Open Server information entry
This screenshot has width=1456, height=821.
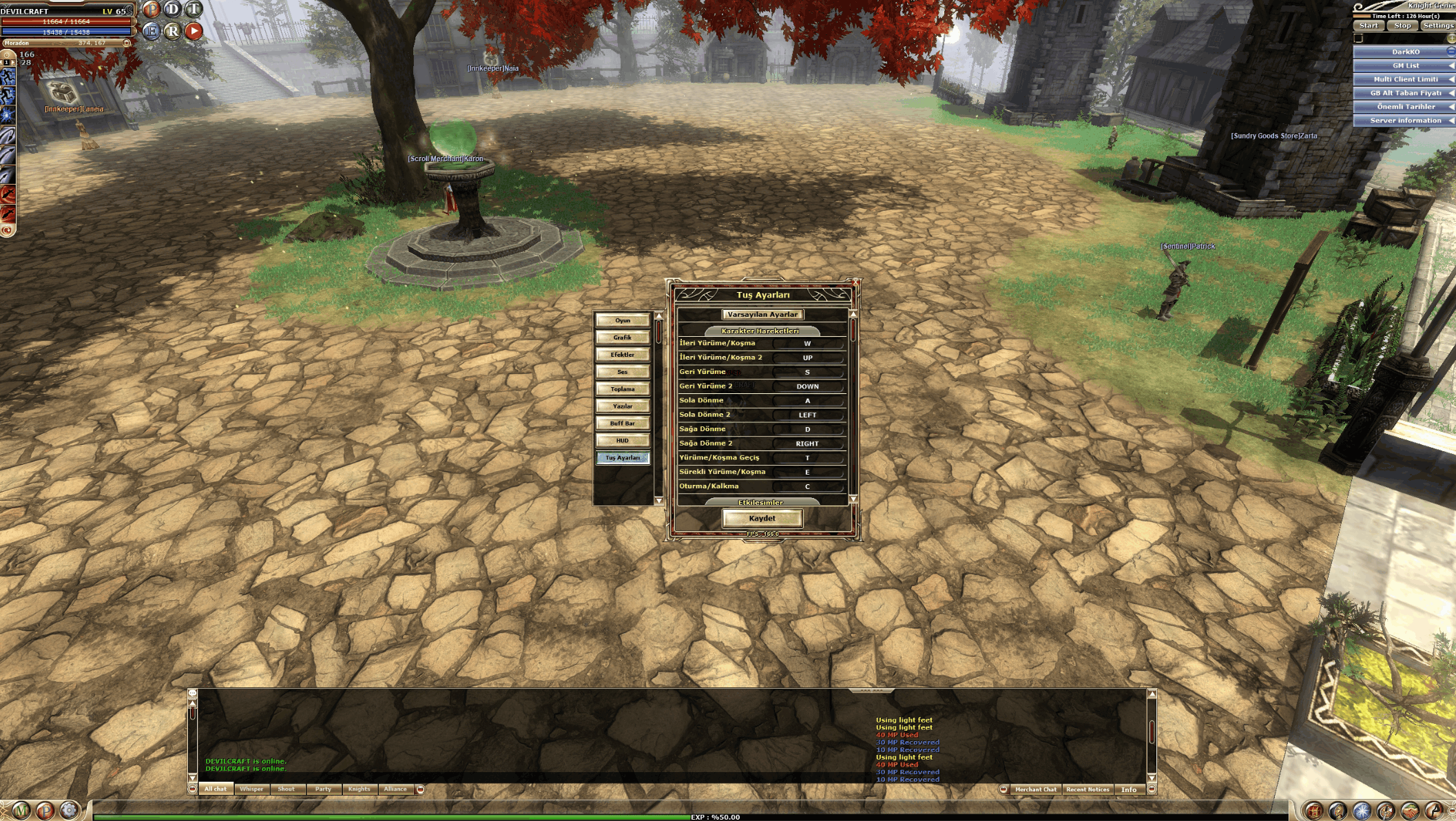tap(1405, 121)
